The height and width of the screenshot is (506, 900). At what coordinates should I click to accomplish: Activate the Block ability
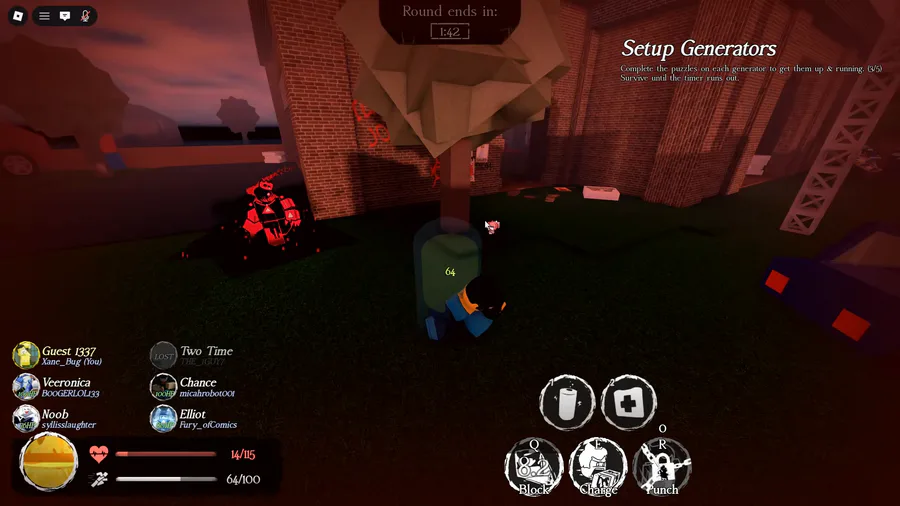coord(534,467)
